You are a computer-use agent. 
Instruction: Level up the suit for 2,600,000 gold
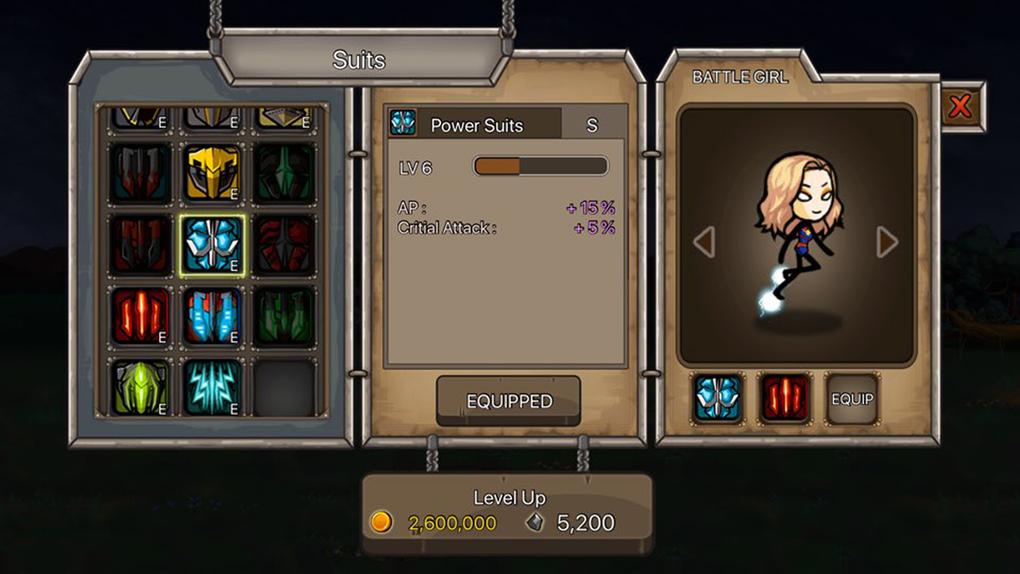(507, 512)
